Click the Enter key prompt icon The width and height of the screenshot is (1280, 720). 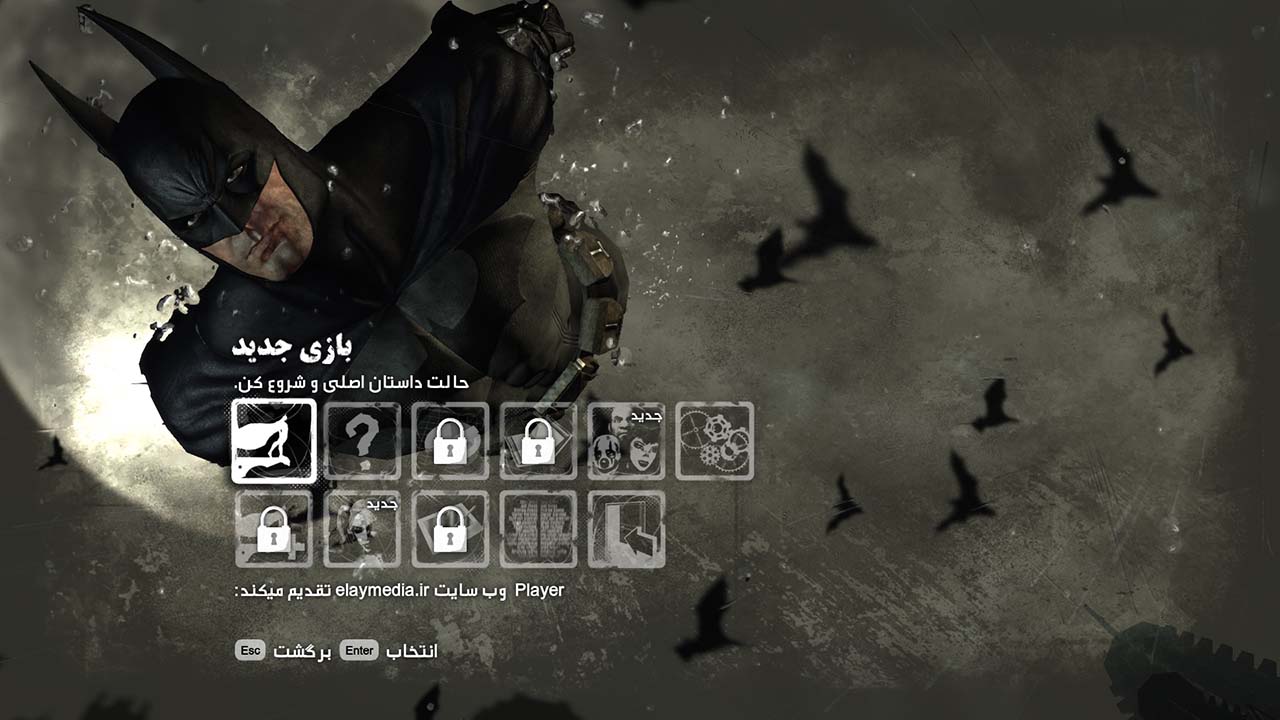pyautogui.click(x=360, y=649)
